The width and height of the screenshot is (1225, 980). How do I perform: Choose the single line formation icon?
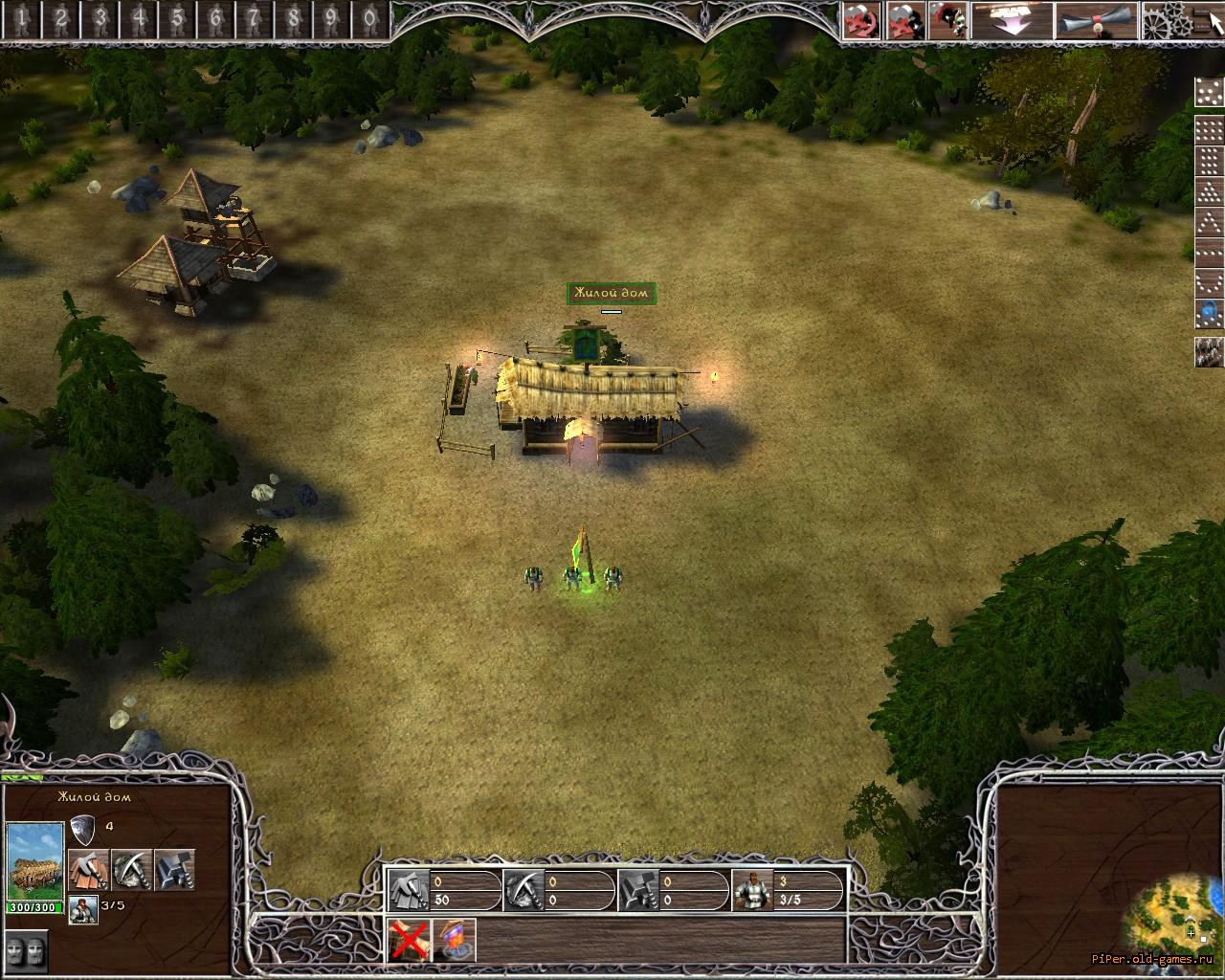point(1209,253)
